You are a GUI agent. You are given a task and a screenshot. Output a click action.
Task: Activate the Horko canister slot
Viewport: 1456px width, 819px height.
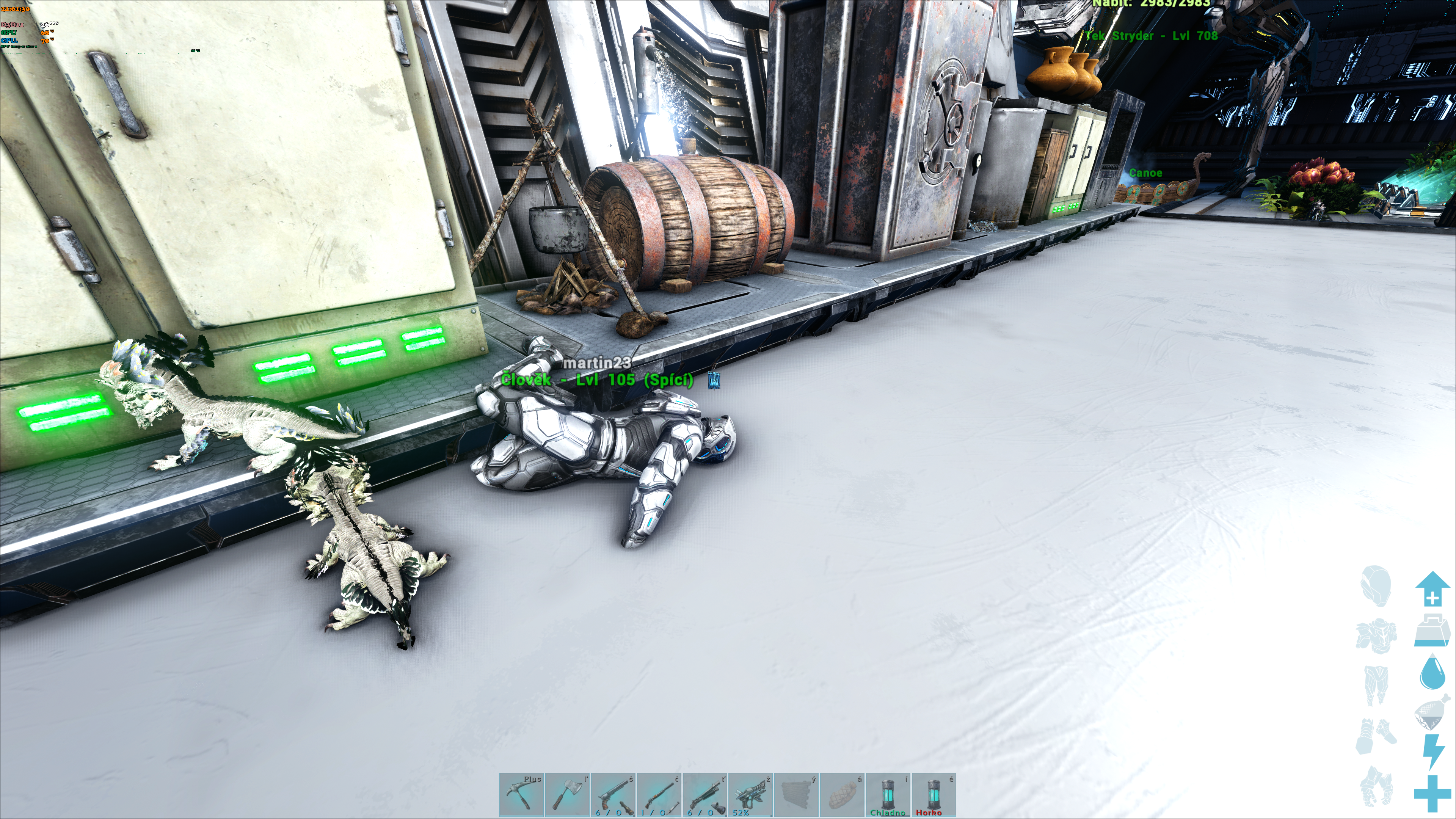point(934,795)
